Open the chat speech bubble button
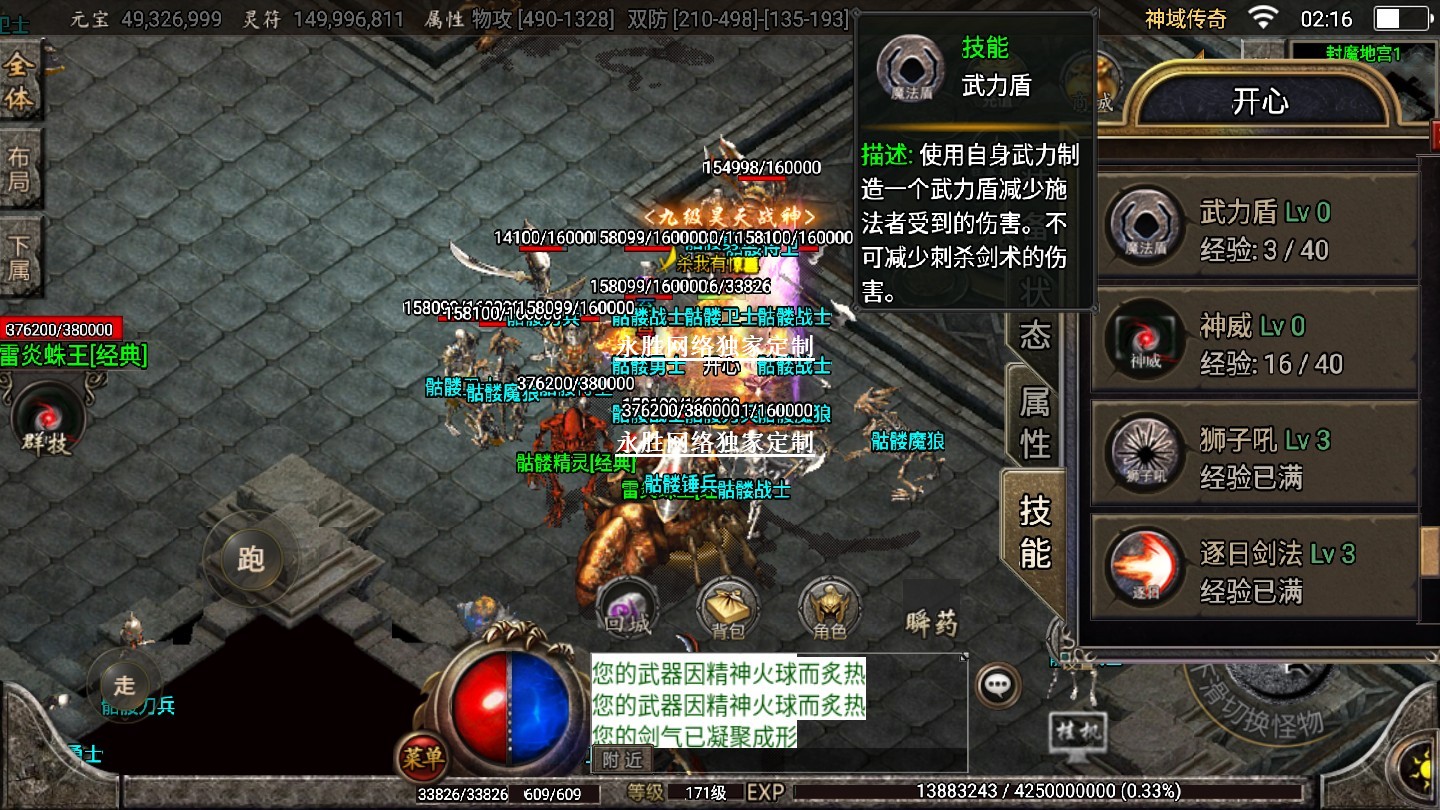The image size is (1440, 810). (x=997, y=685)
